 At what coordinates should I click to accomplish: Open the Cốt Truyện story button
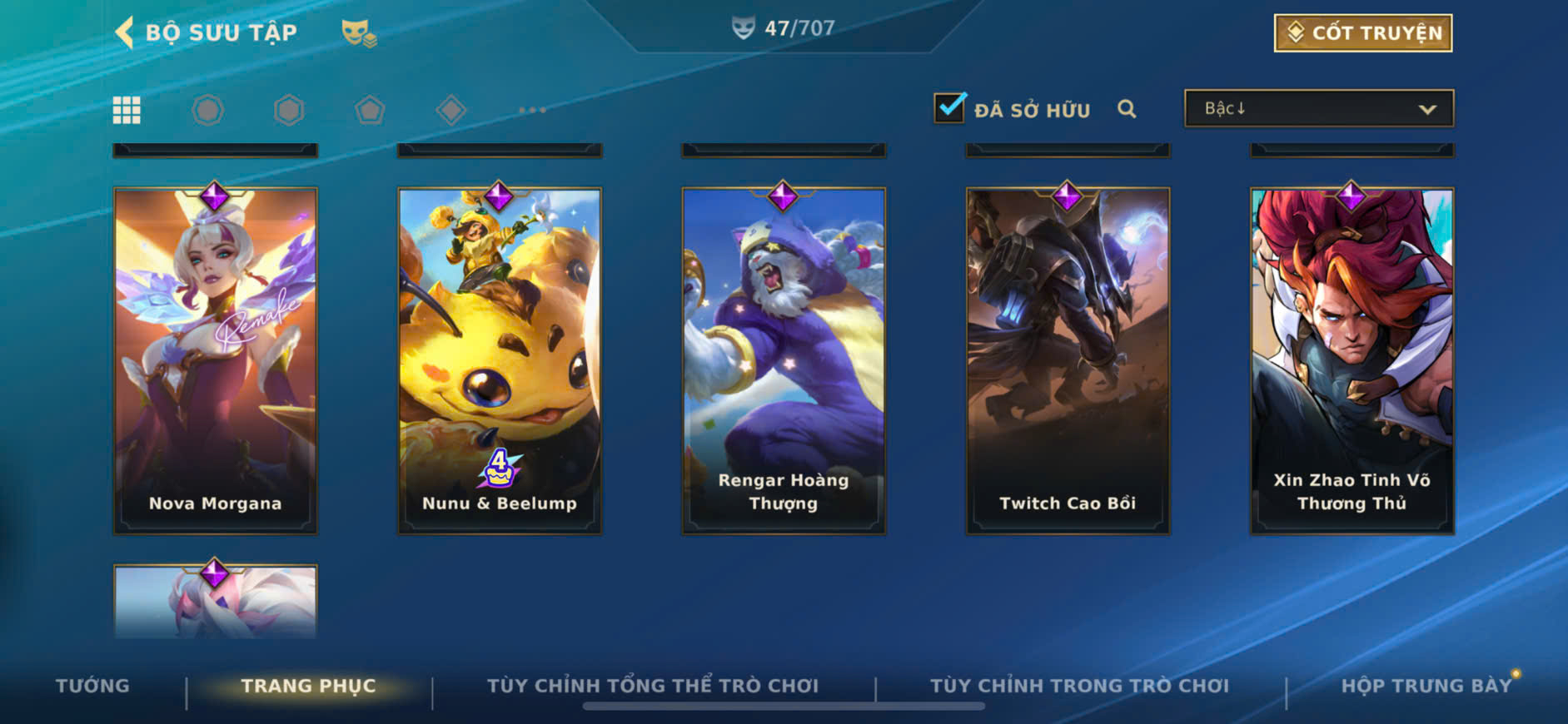point(1362,33)
